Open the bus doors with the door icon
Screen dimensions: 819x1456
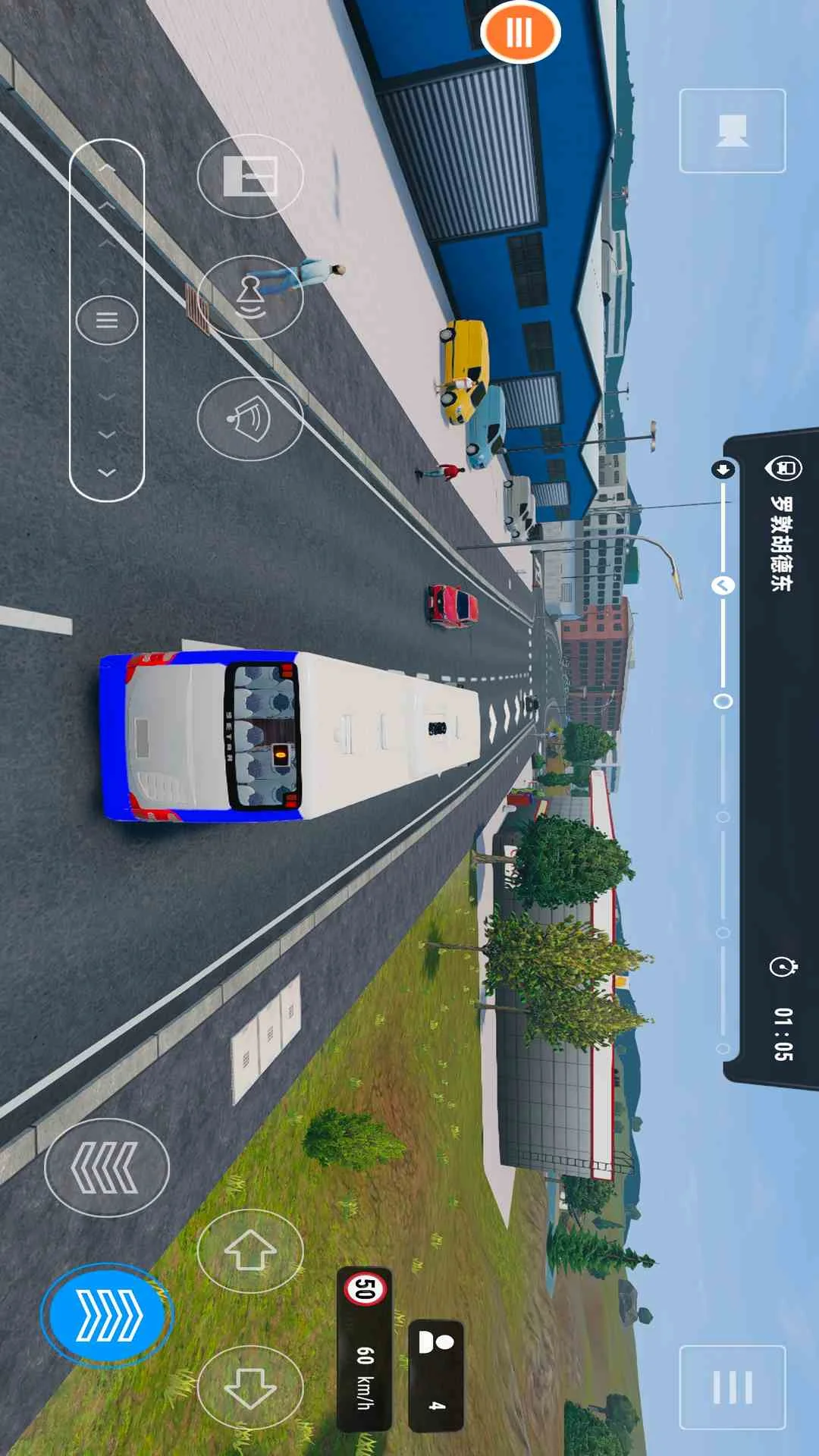250,176
